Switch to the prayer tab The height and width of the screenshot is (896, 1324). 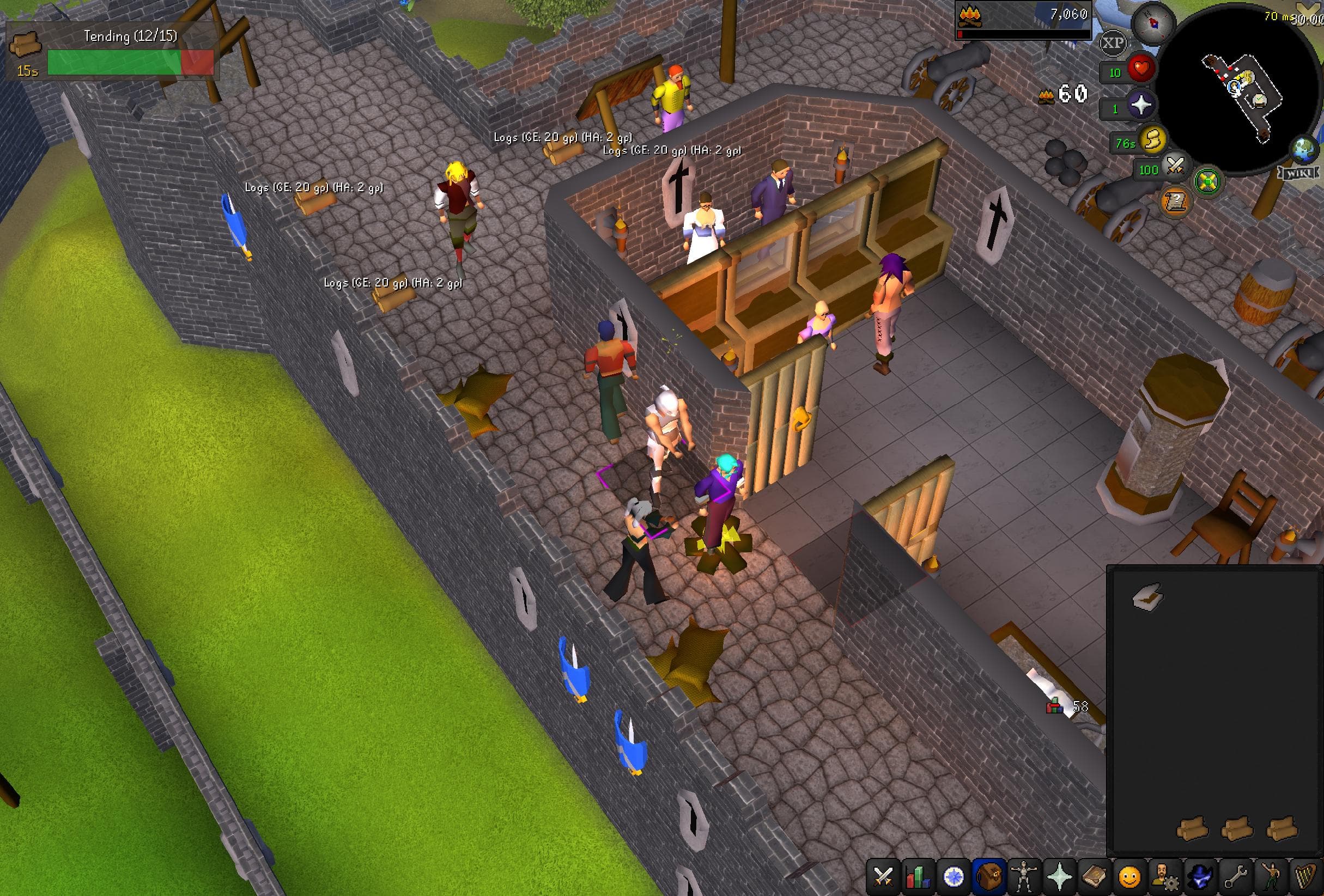(1060, 877)
